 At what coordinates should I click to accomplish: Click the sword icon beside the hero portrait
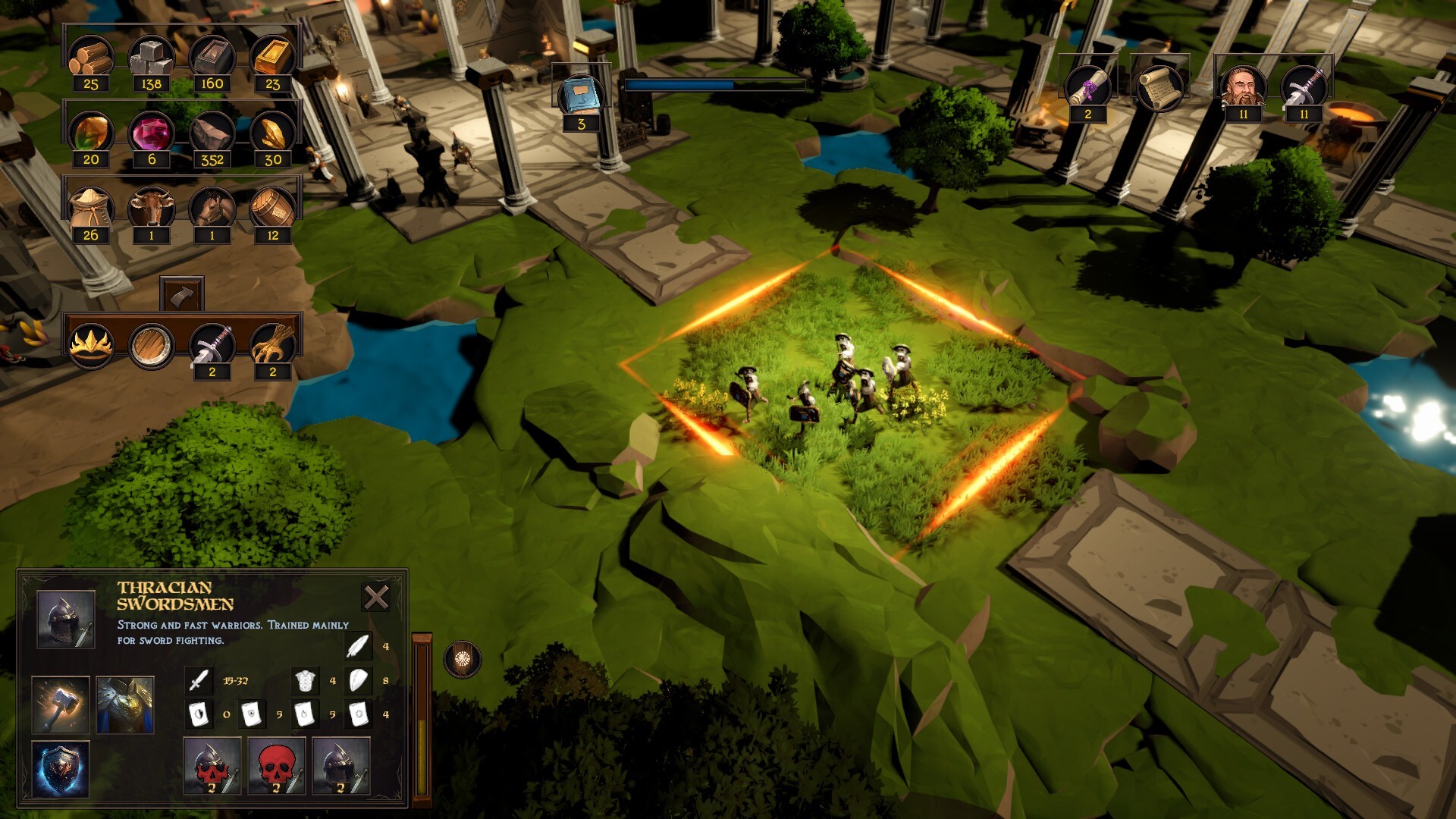point(1304,86)
